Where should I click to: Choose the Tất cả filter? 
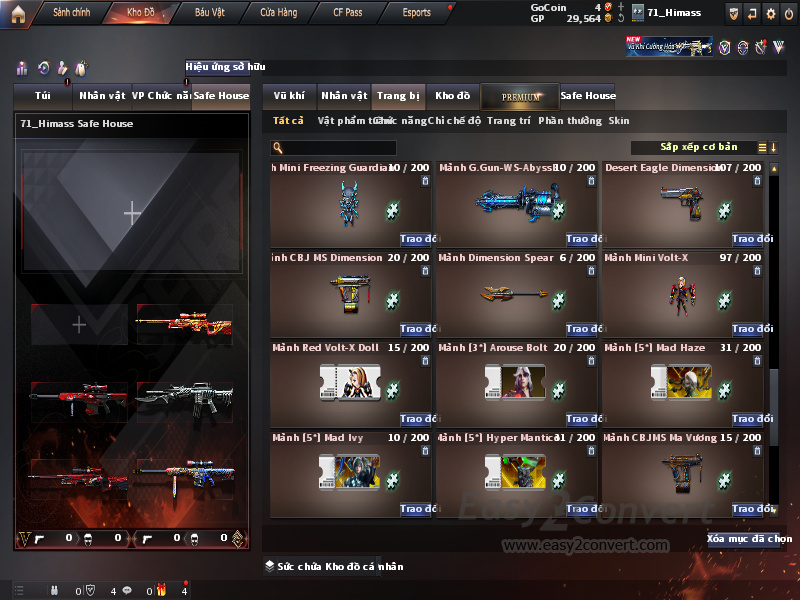(288, 121)
